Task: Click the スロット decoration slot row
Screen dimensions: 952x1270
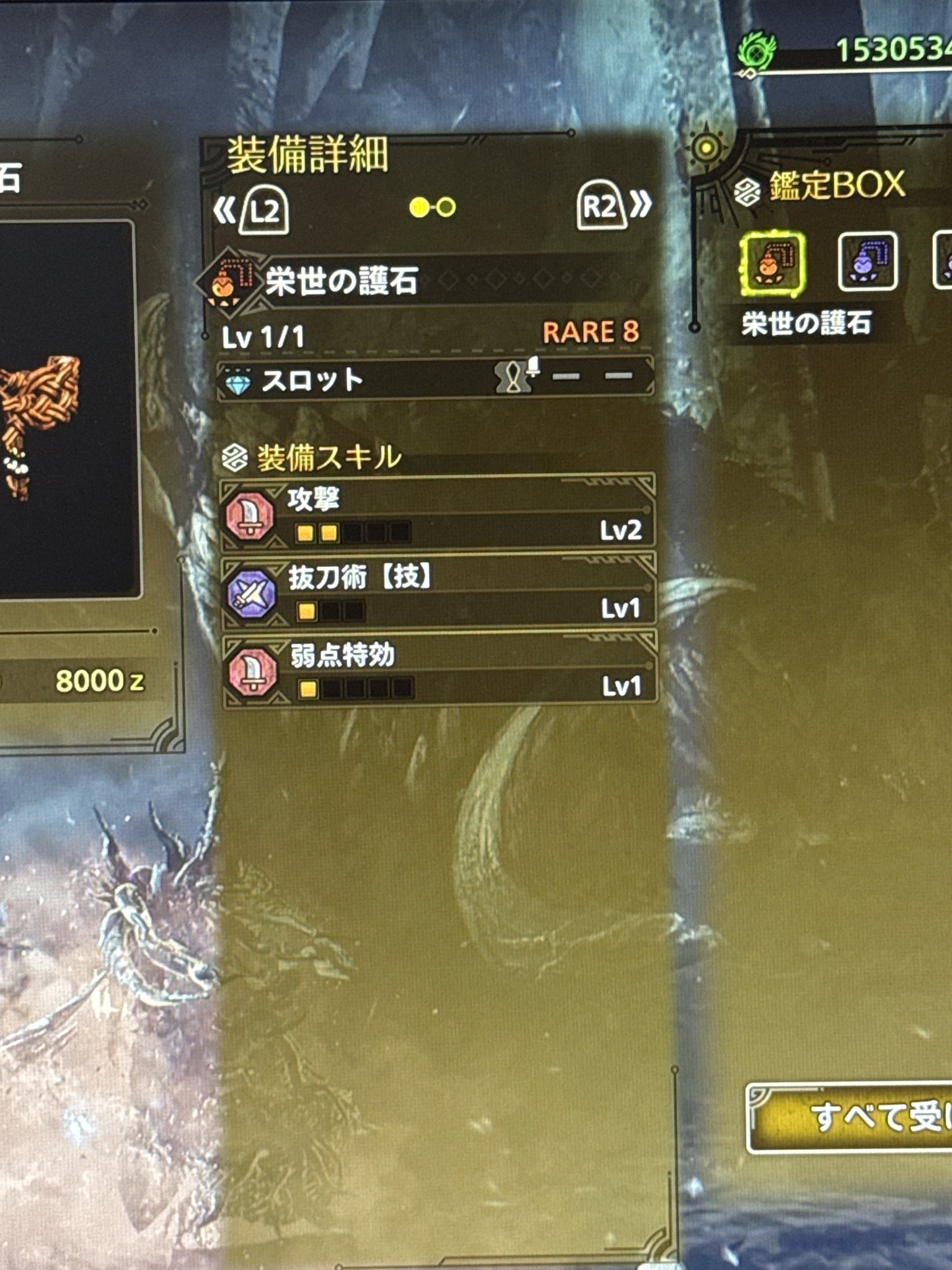Action: coord(435,379)
